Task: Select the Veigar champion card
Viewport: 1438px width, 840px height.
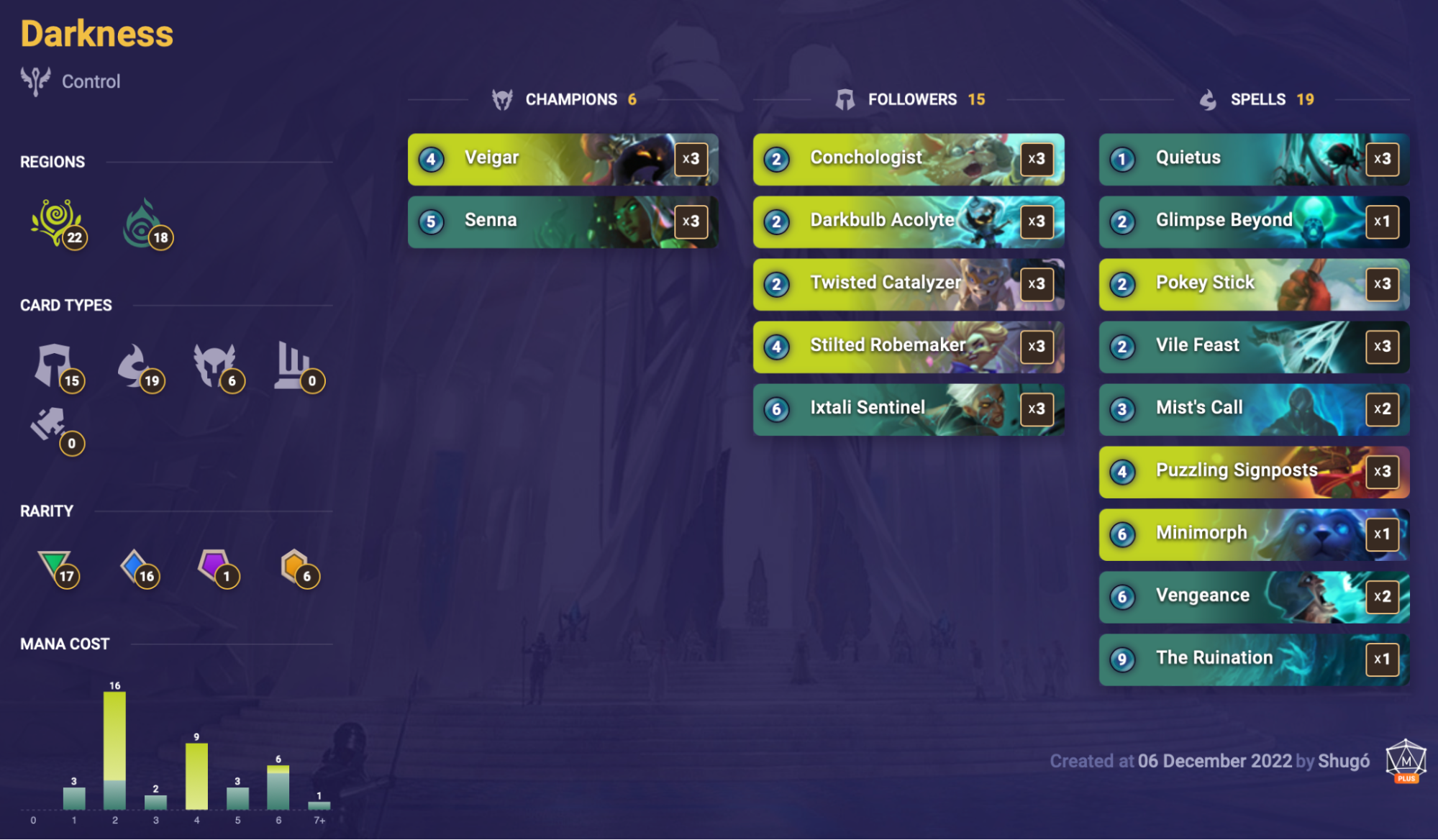Action: click(562, 159)
